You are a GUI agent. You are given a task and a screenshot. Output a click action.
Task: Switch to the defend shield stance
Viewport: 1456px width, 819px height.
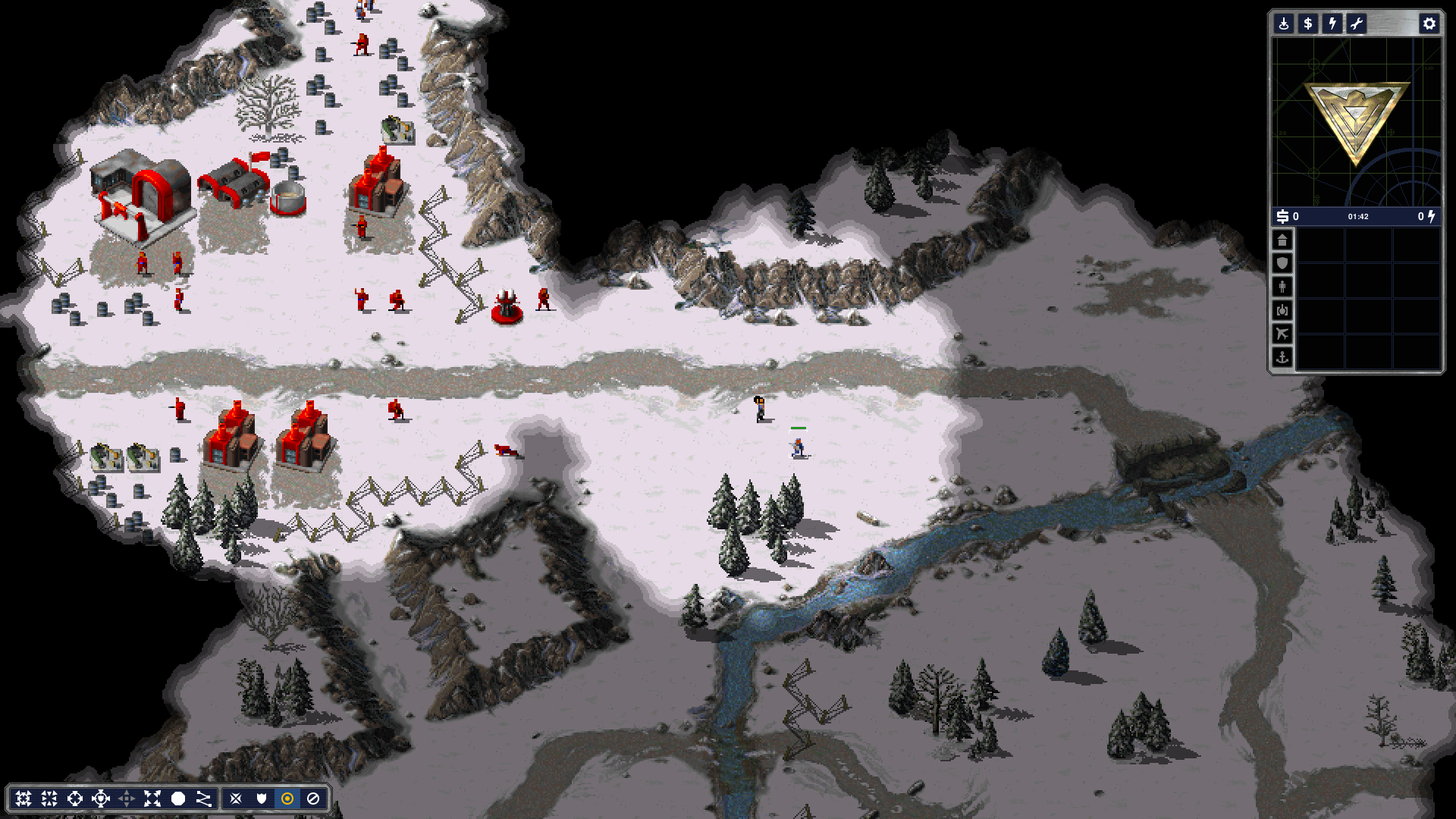pyautogui.click(x=262, y=798)
